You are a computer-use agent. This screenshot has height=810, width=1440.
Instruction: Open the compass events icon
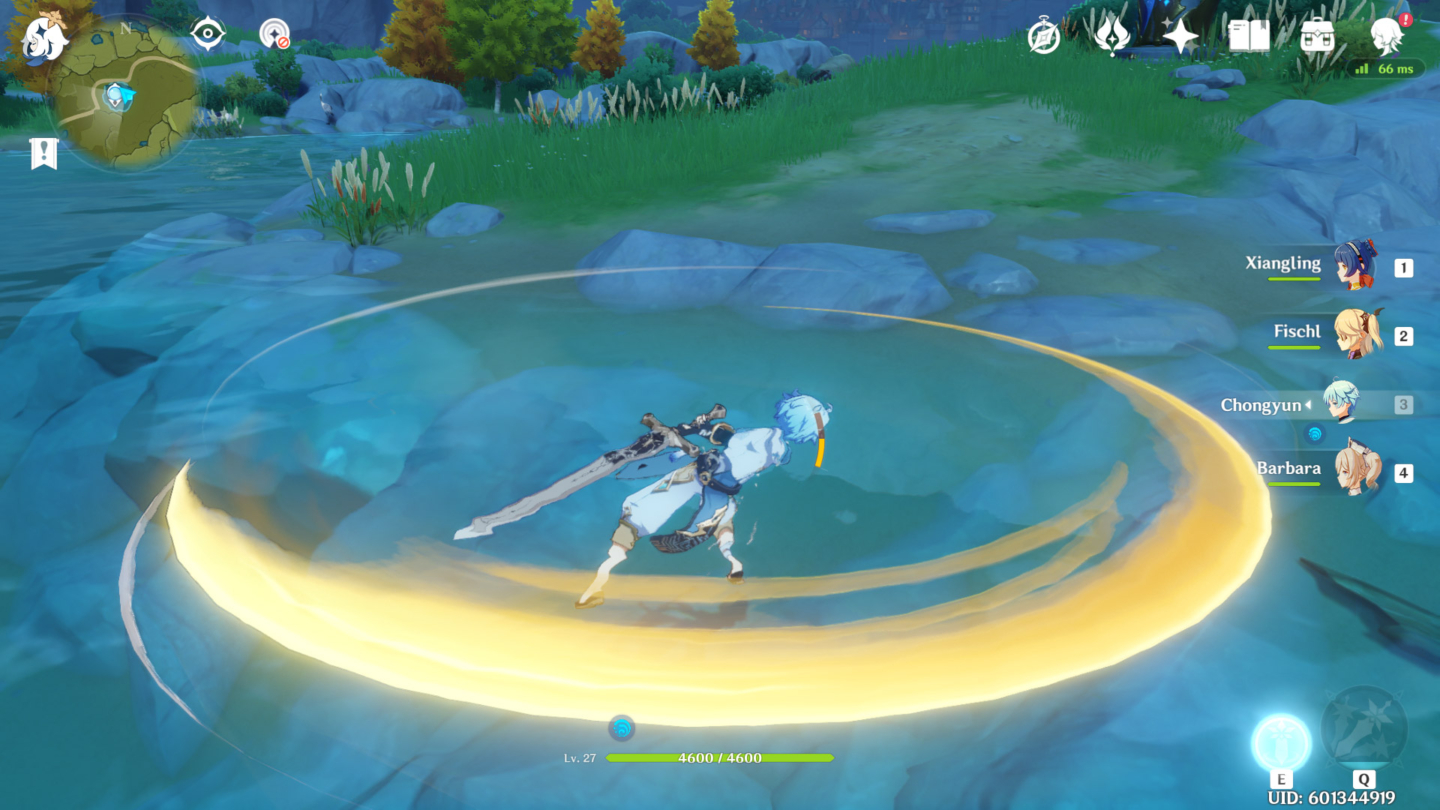coord(1044,37)
